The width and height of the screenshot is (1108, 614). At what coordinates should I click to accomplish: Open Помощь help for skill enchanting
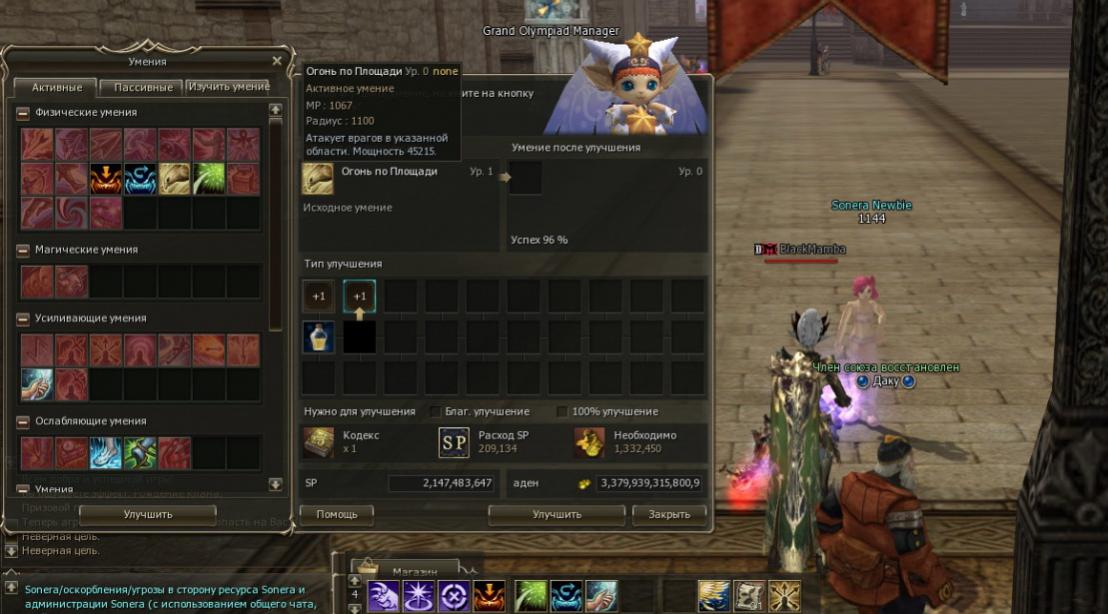pos(336,514)
